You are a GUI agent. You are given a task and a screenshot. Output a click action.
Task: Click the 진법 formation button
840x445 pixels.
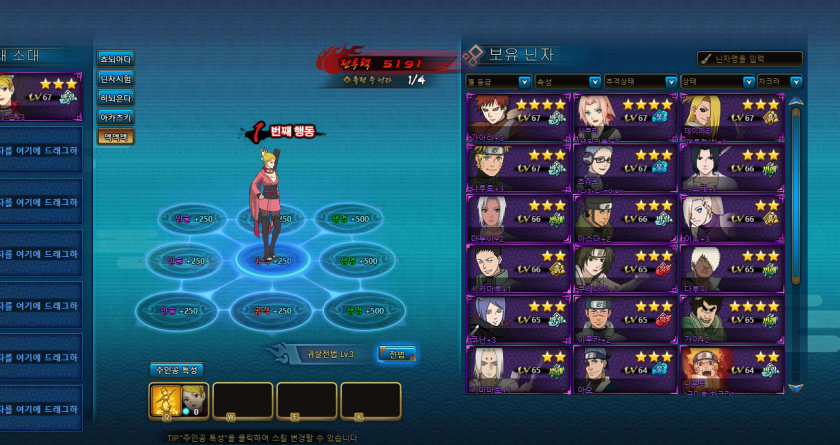point(396,353)
